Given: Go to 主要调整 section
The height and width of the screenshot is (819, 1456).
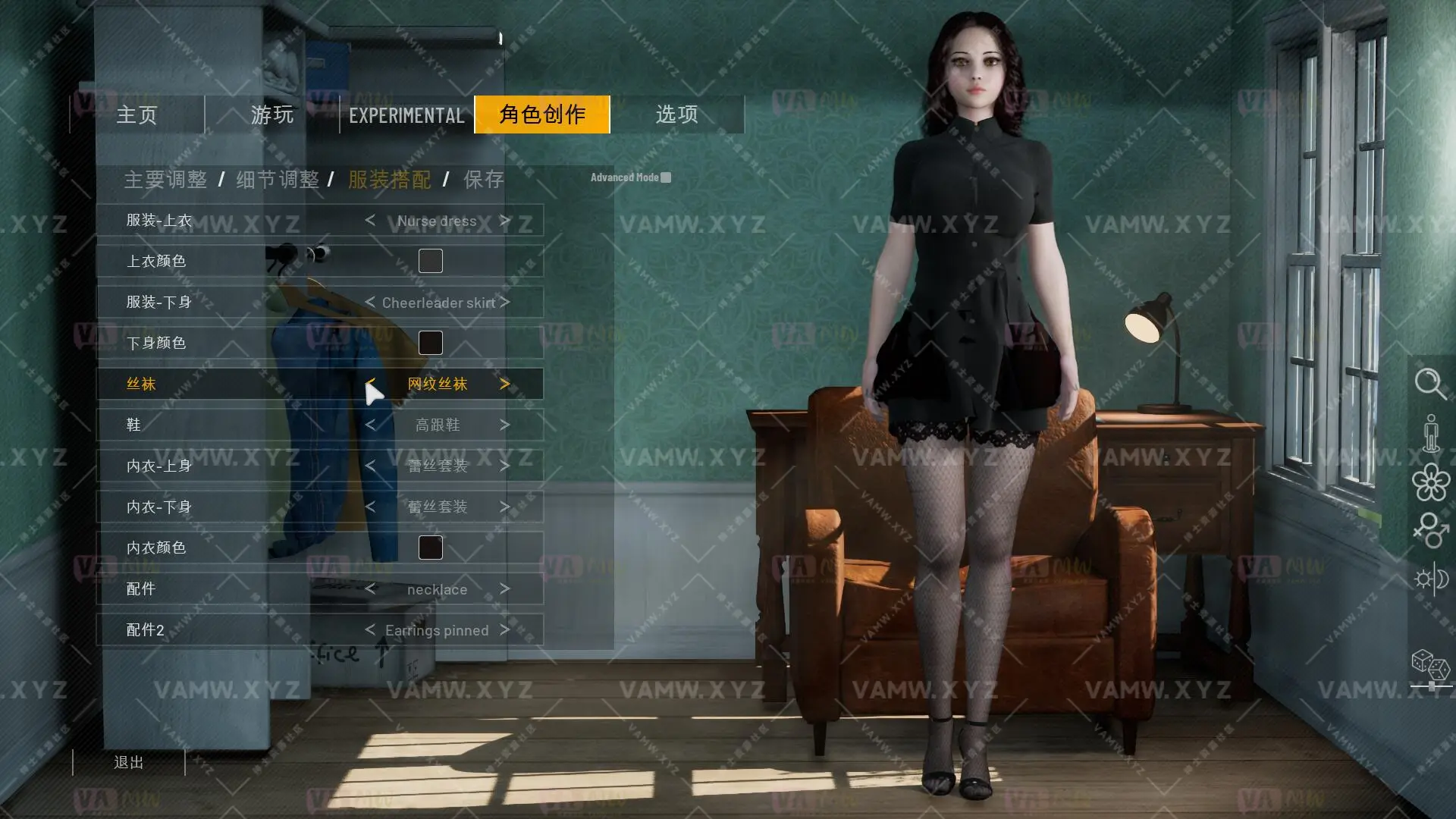Looking at the screenshot, I should point(165,180).
